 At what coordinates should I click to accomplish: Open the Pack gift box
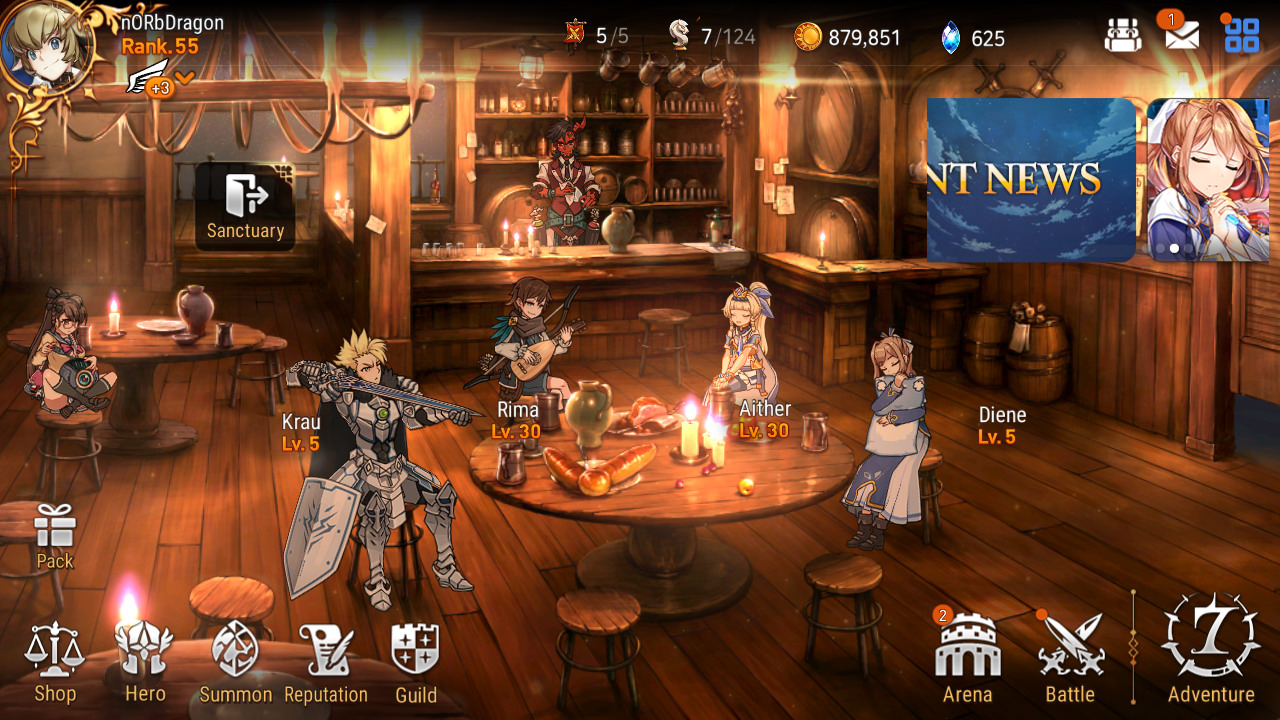point(55,535)
